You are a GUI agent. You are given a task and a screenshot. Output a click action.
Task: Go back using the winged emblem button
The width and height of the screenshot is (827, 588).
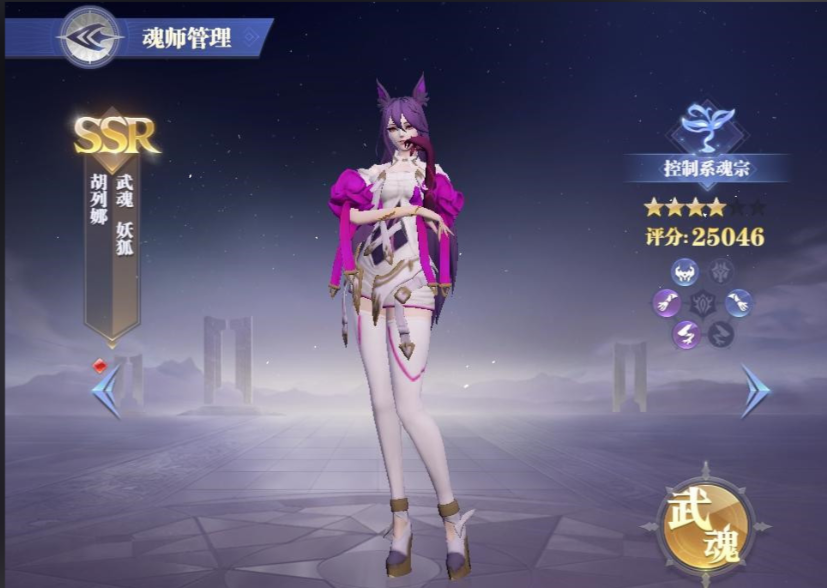(90, 38)
